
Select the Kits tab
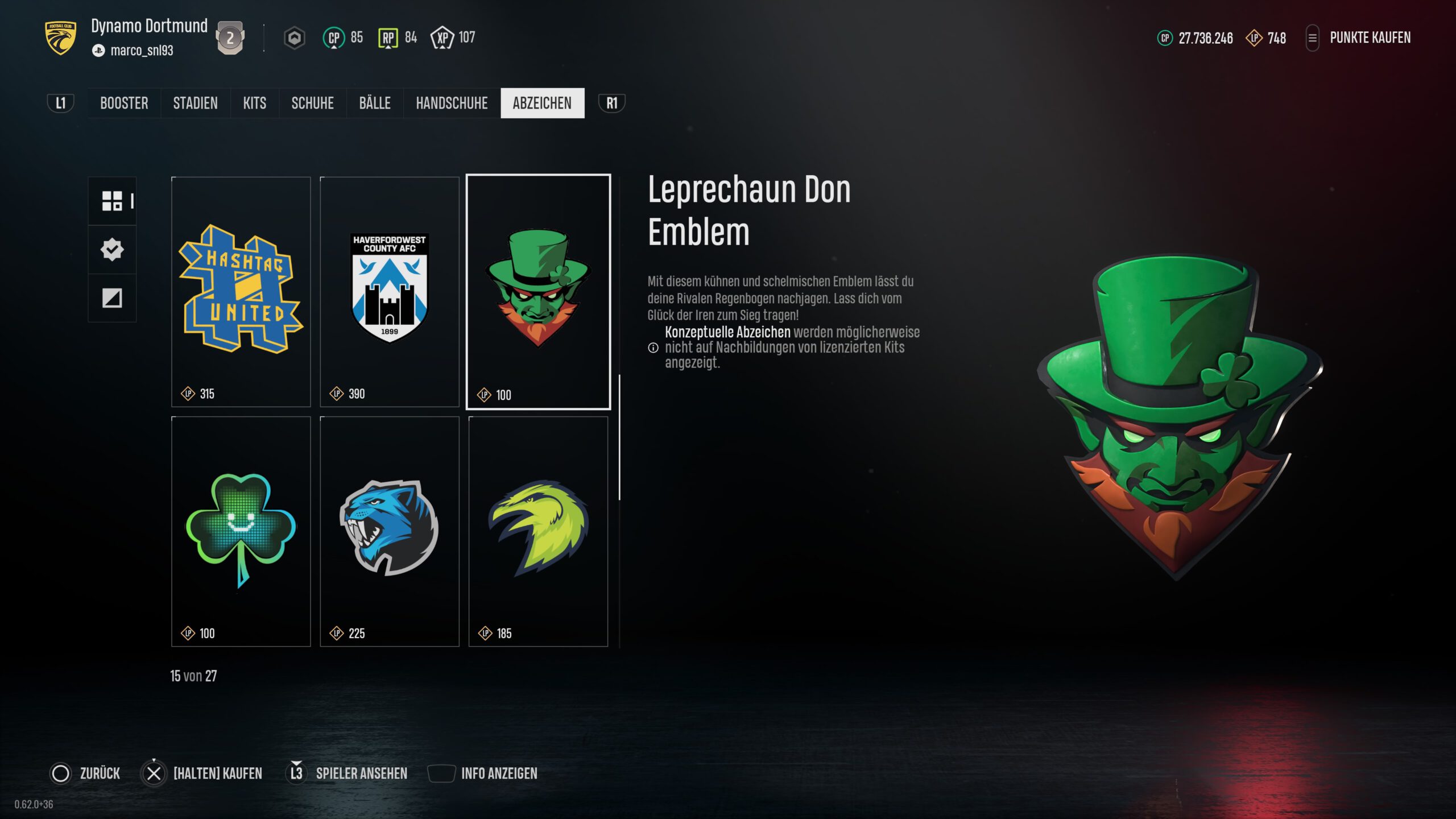click(254, 103)
